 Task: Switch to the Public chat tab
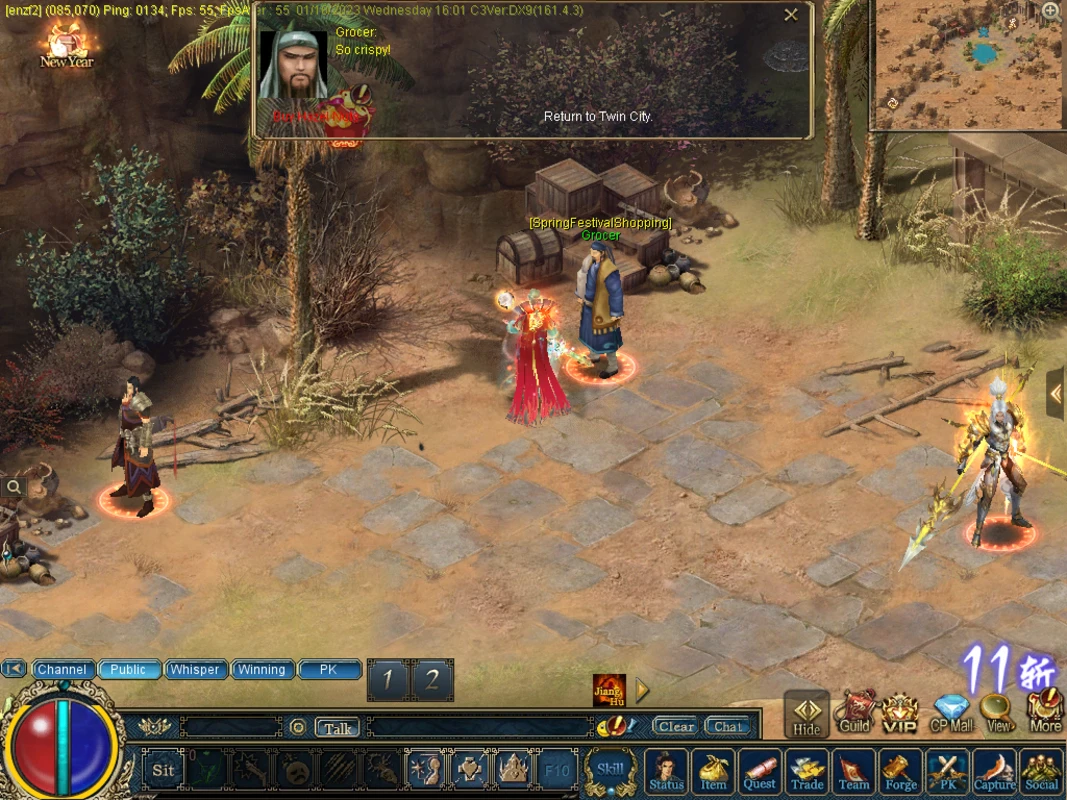[x=129, y=670]
